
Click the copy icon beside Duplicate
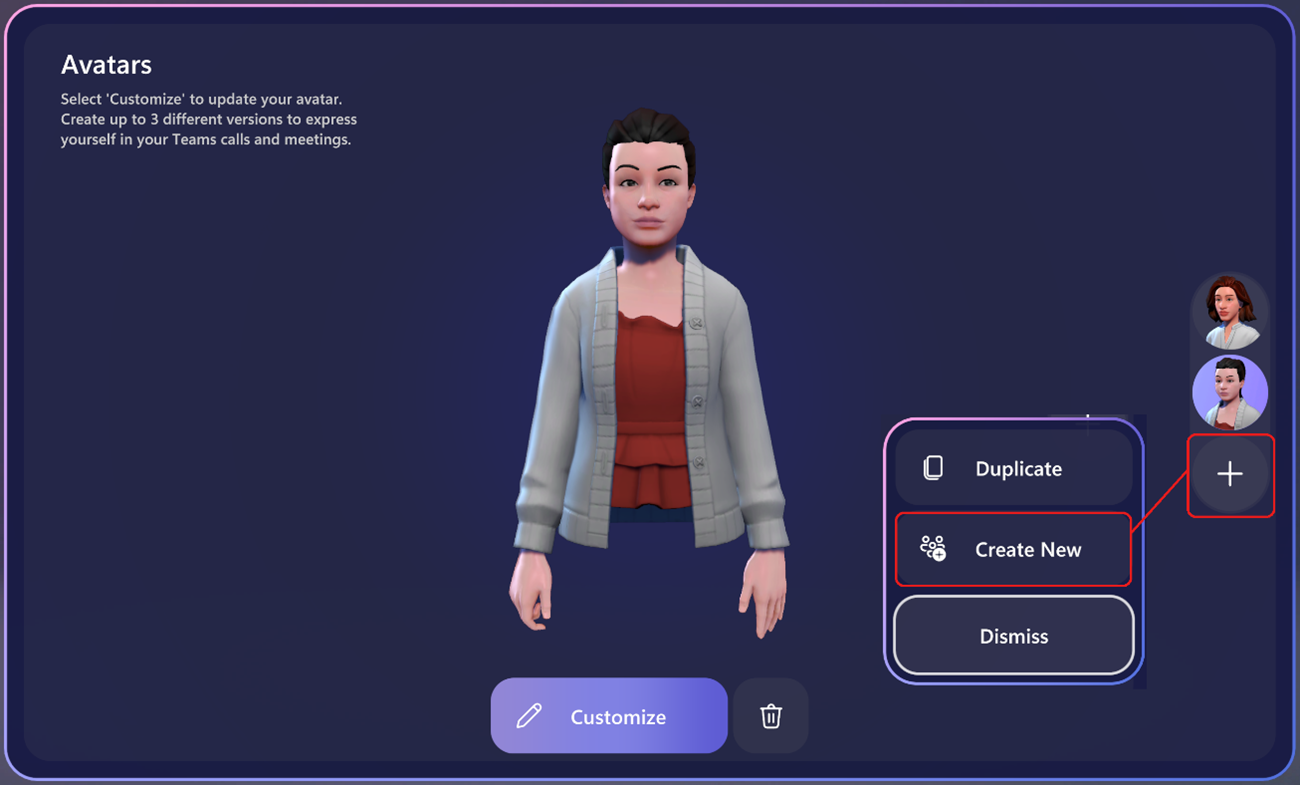934,468
